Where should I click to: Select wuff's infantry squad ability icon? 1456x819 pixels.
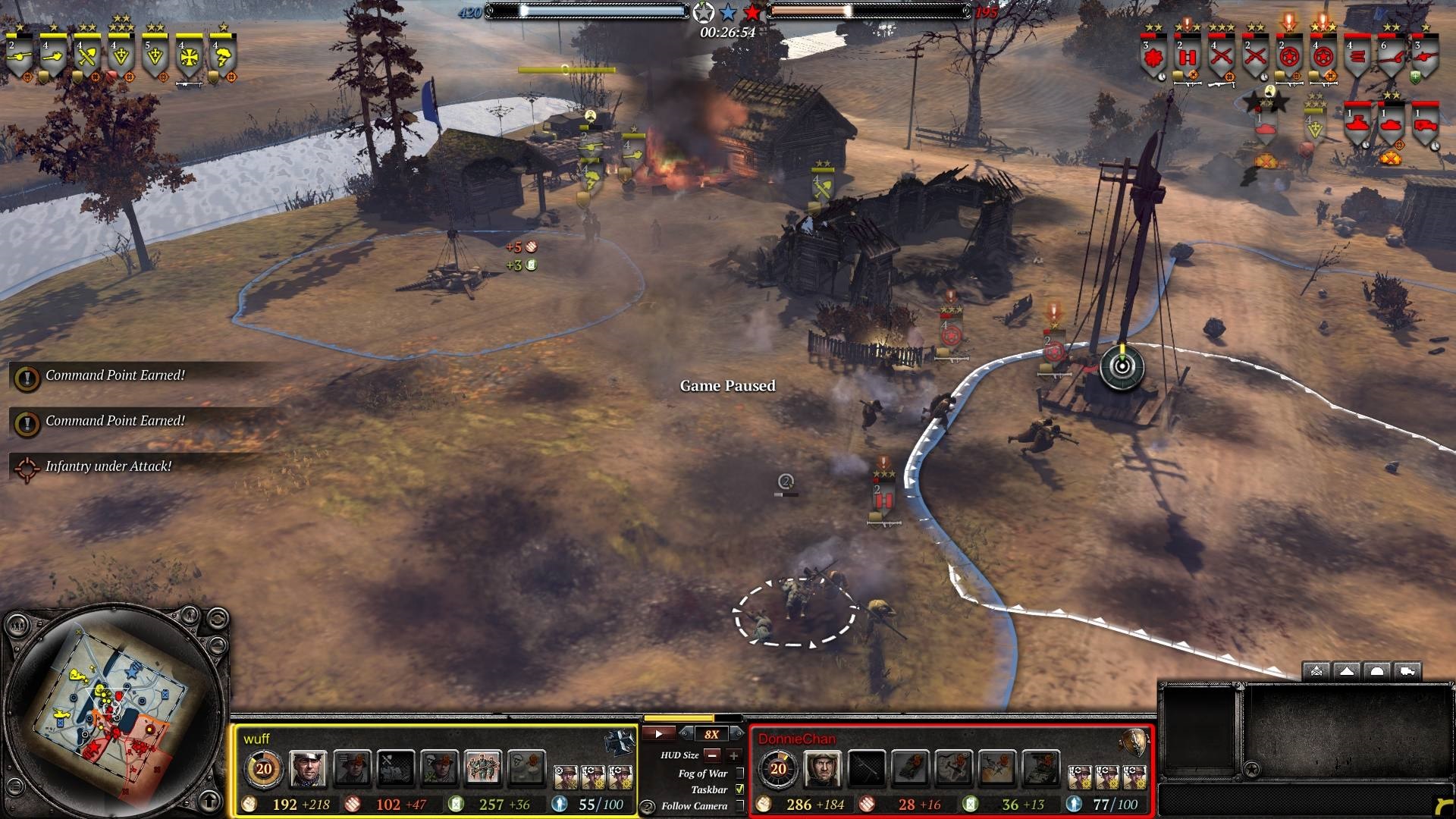click(x=482, y=768)
